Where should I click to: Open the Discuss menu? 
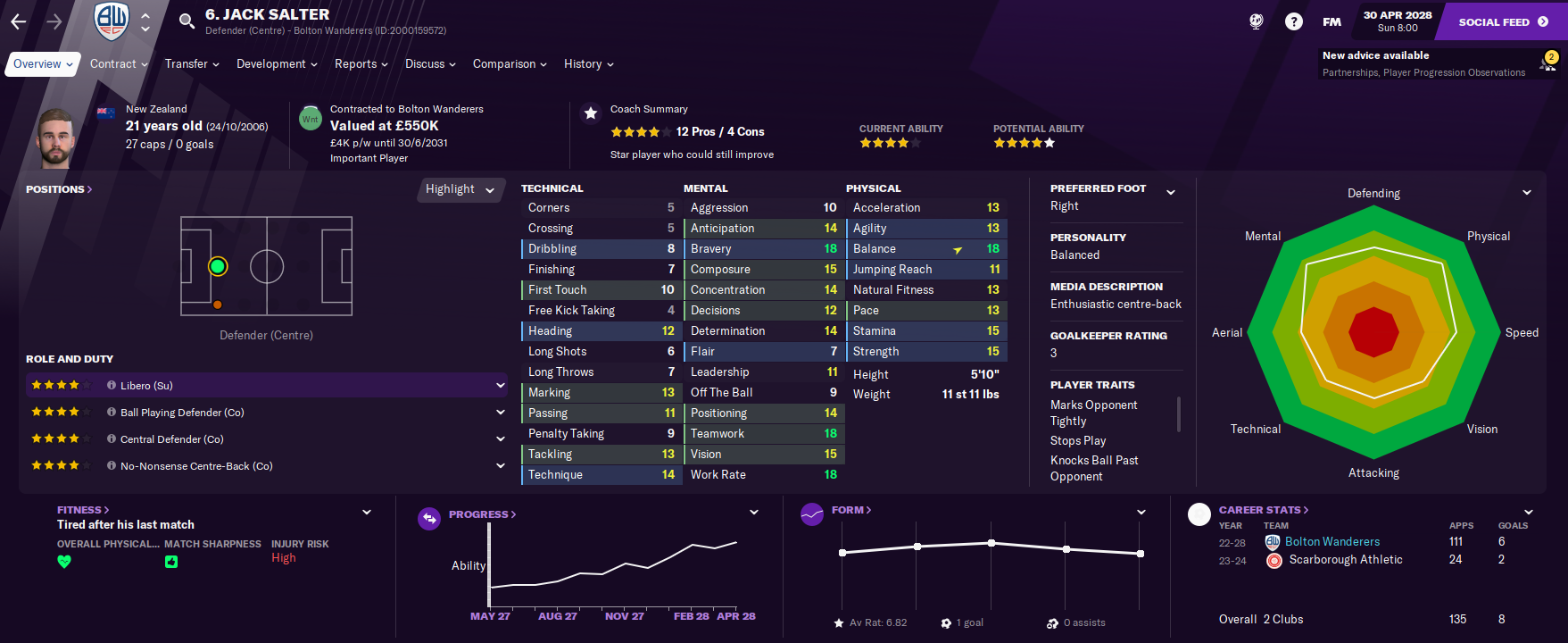(429, 64)
